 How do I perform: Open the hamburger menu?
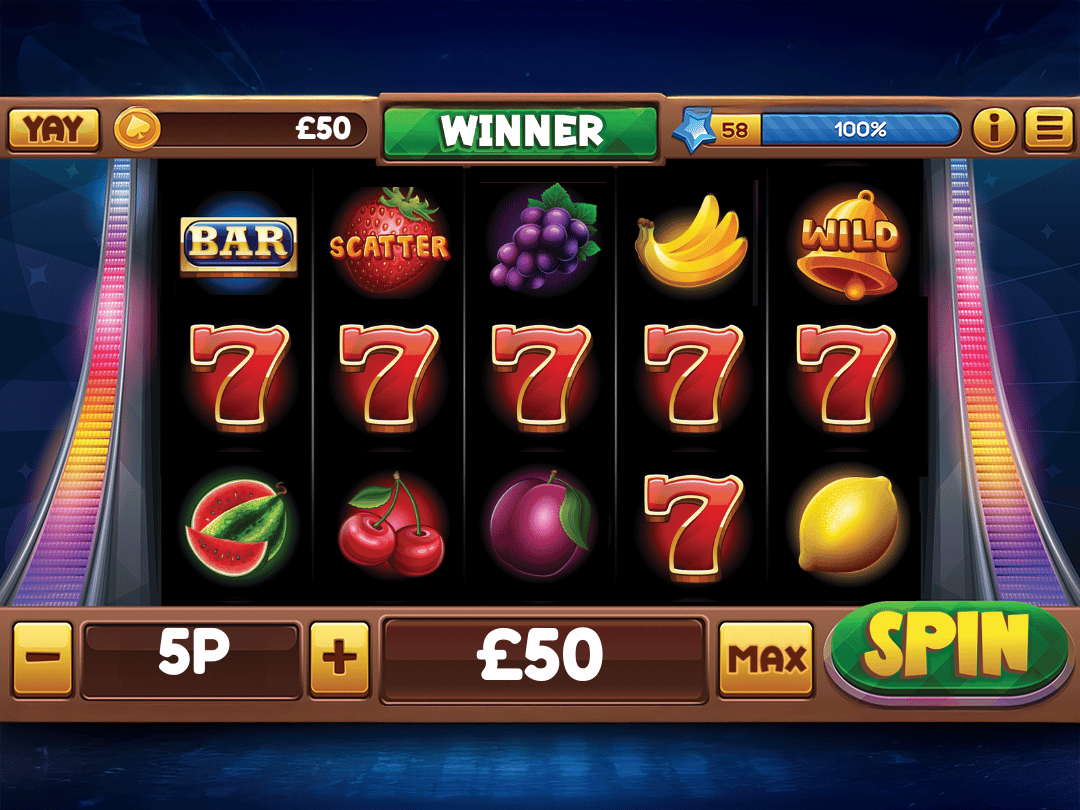pos(1048,129)
